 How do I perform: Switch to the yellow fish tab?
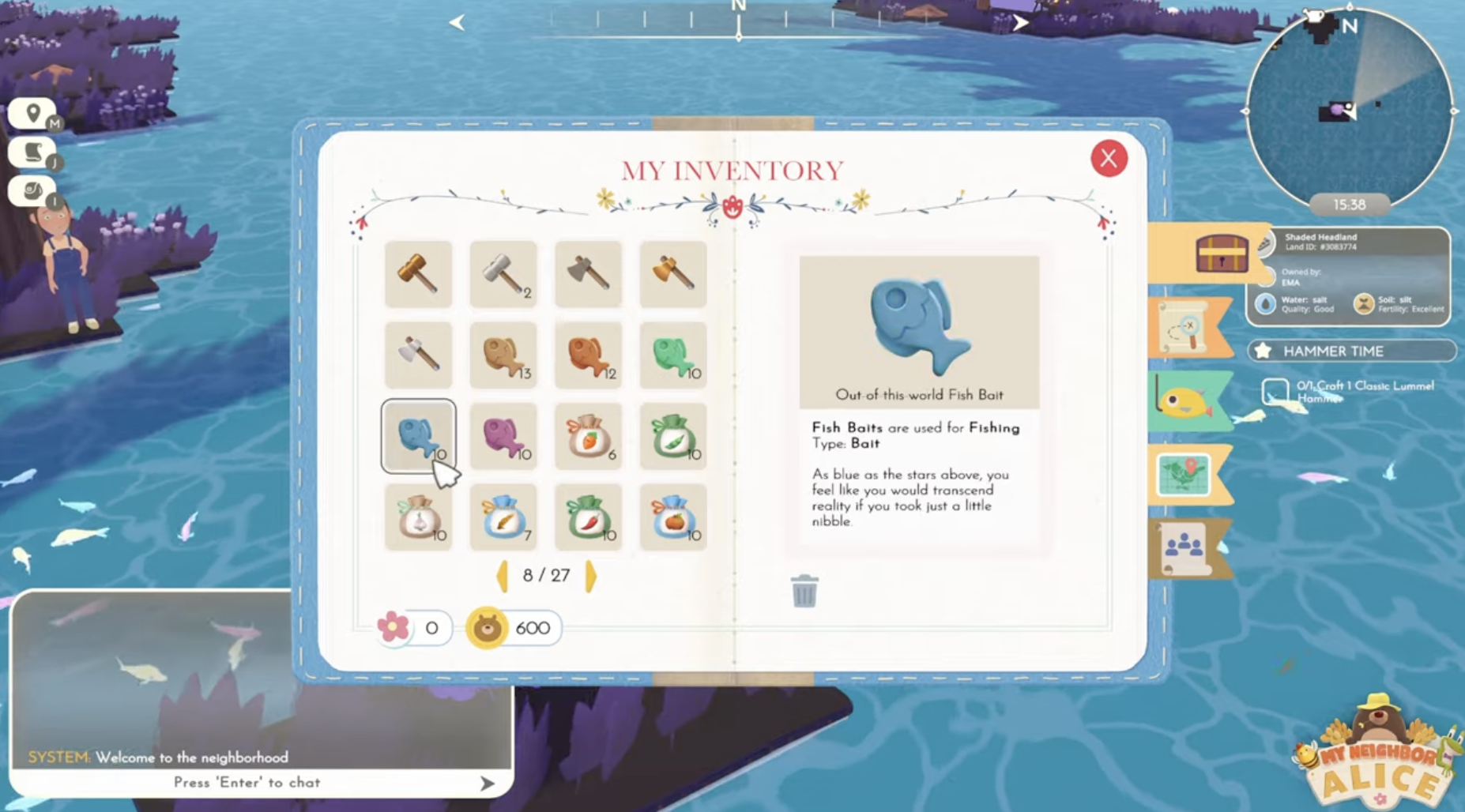pyautogui.click(x=1185, y=402)
